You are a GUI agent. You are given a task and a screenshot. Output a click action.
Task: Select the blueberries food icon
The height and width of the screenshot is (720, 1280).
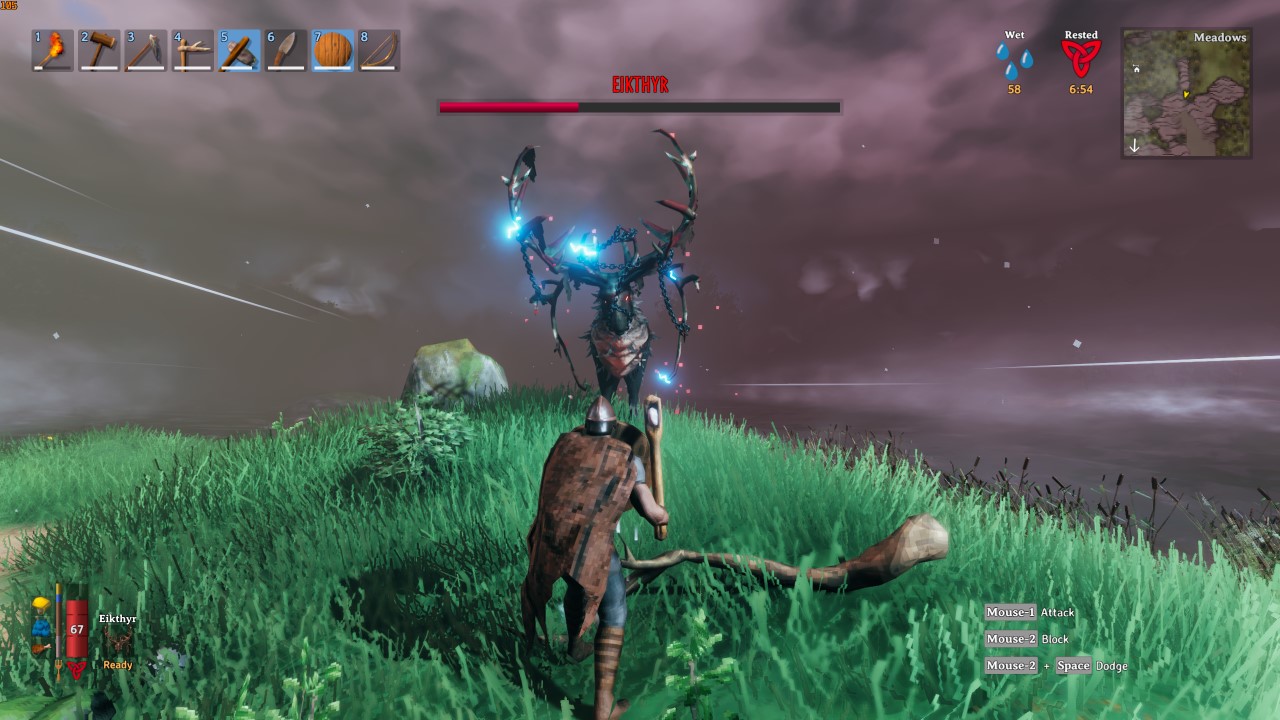click(40, 627)
